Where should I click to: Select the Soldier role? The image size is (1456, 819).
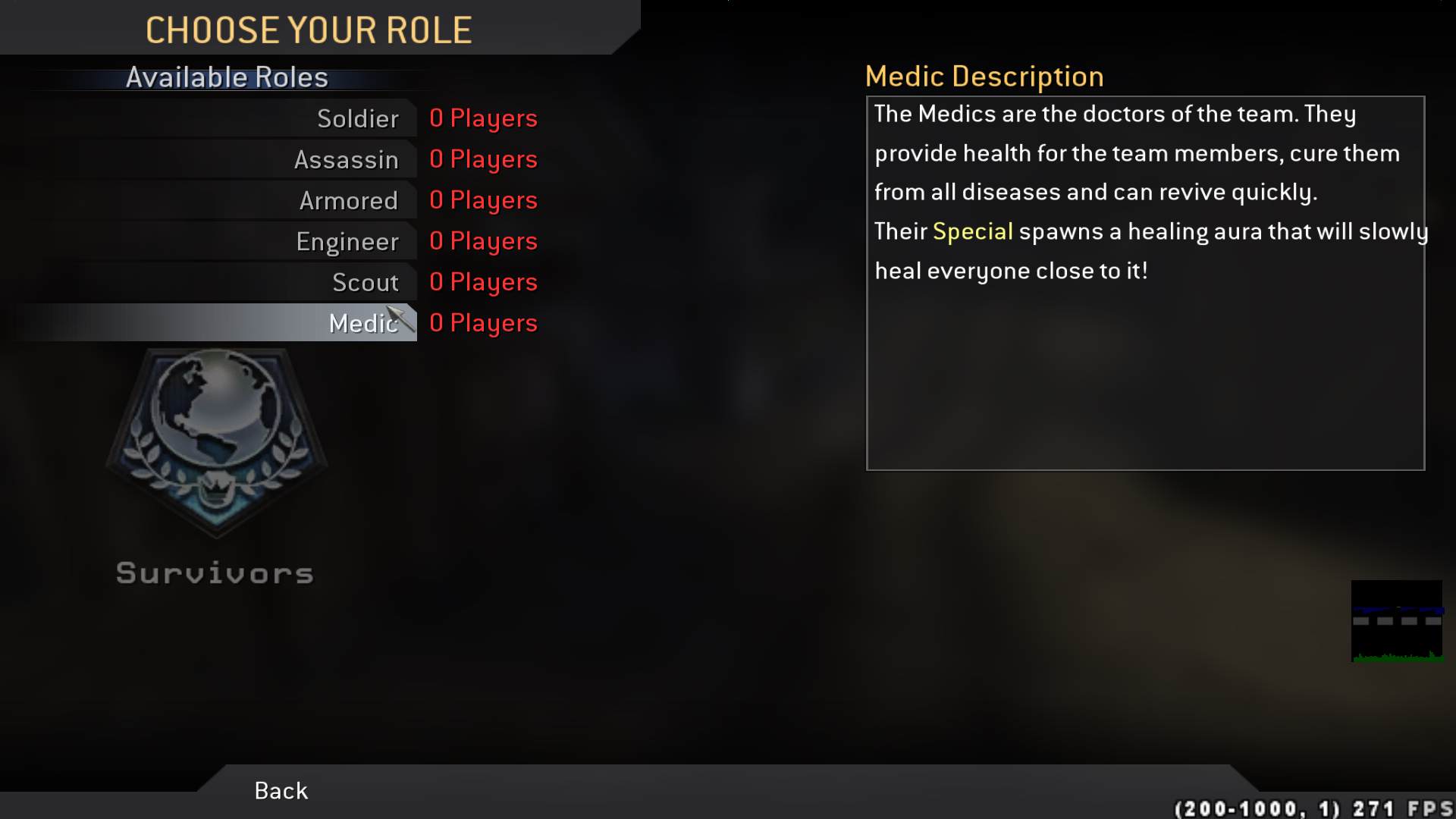[x=356, y=118]
